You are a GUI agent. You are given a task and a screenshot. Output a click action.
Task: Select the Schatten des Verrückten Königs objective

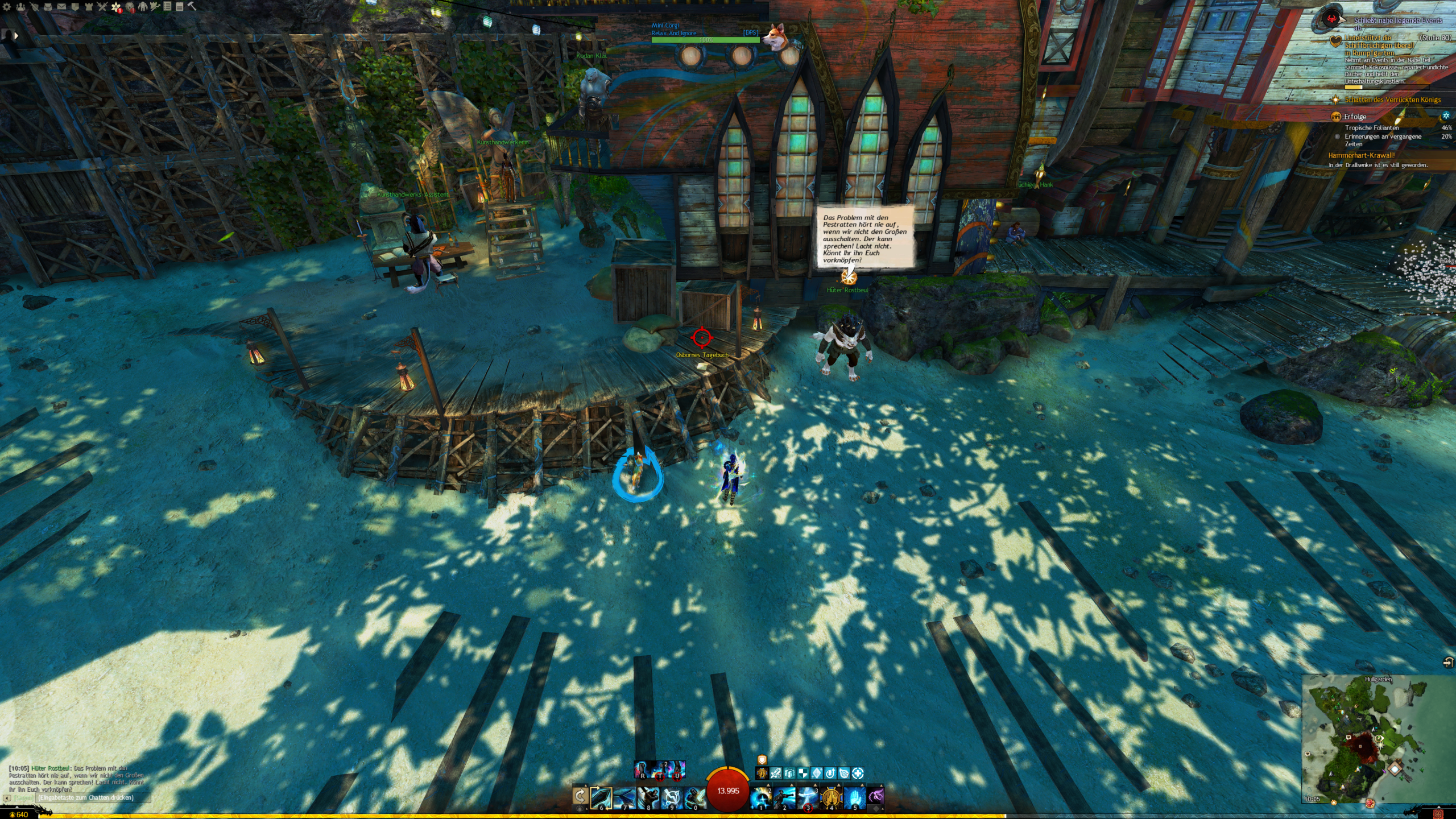pyautogui.click(x=1392, y=100)
